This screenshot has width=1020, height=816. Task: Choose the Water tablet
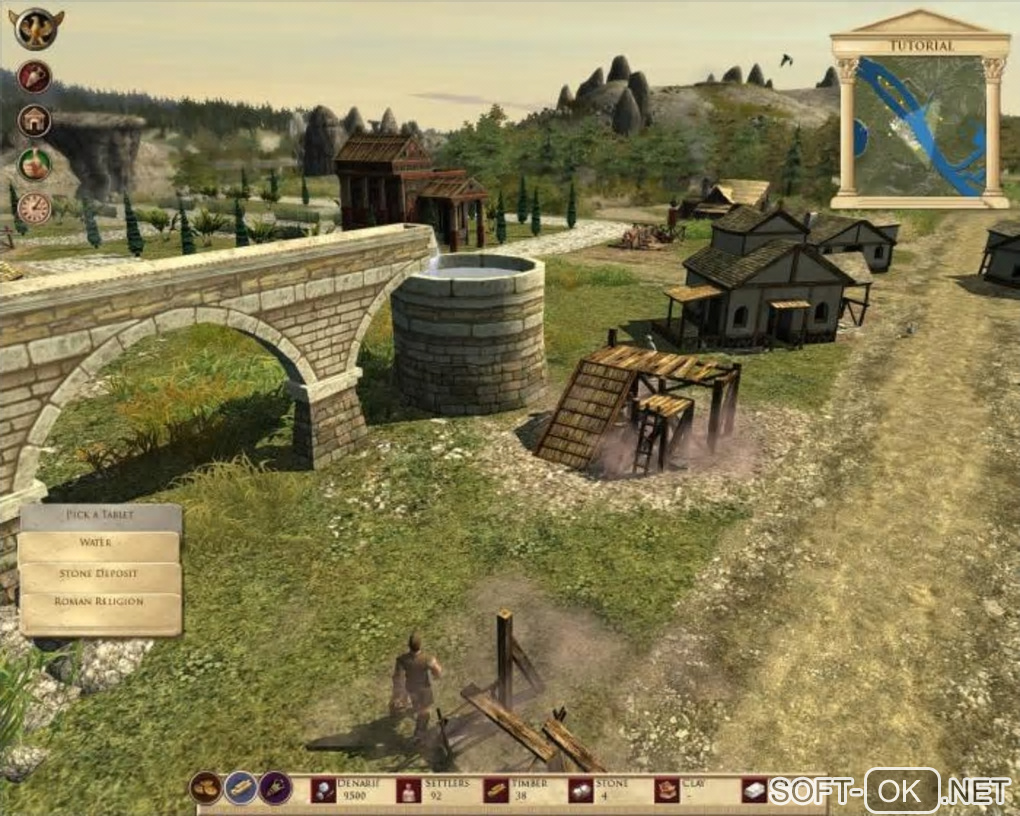tap(99, 545)
